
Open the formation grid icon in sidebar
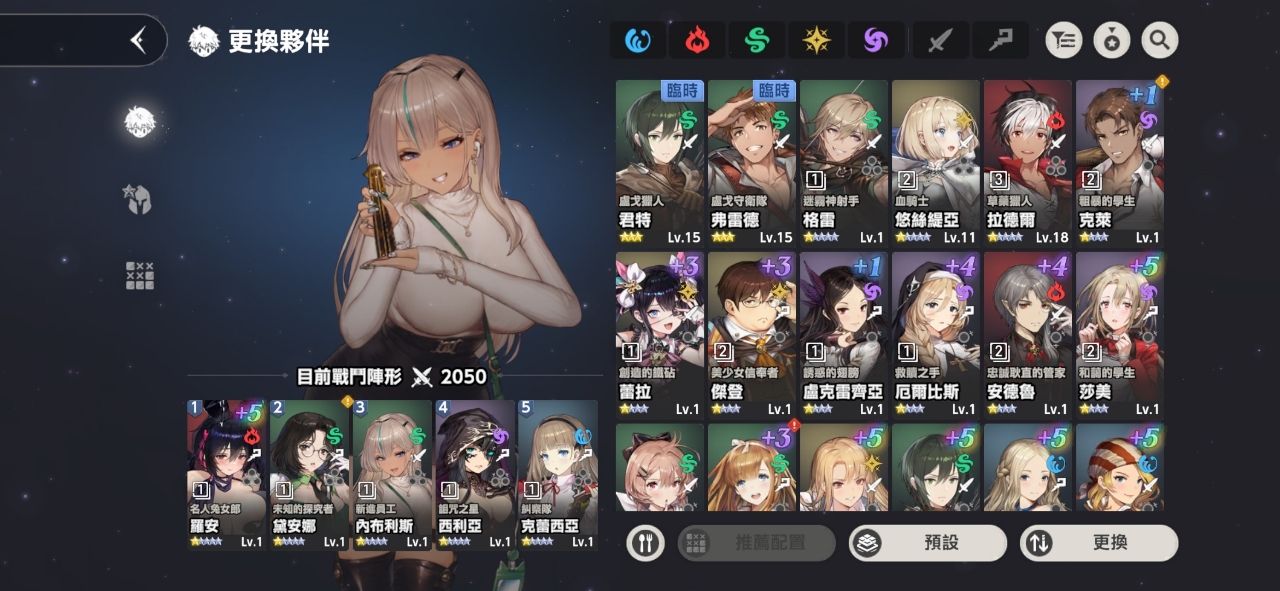[140, 275]
